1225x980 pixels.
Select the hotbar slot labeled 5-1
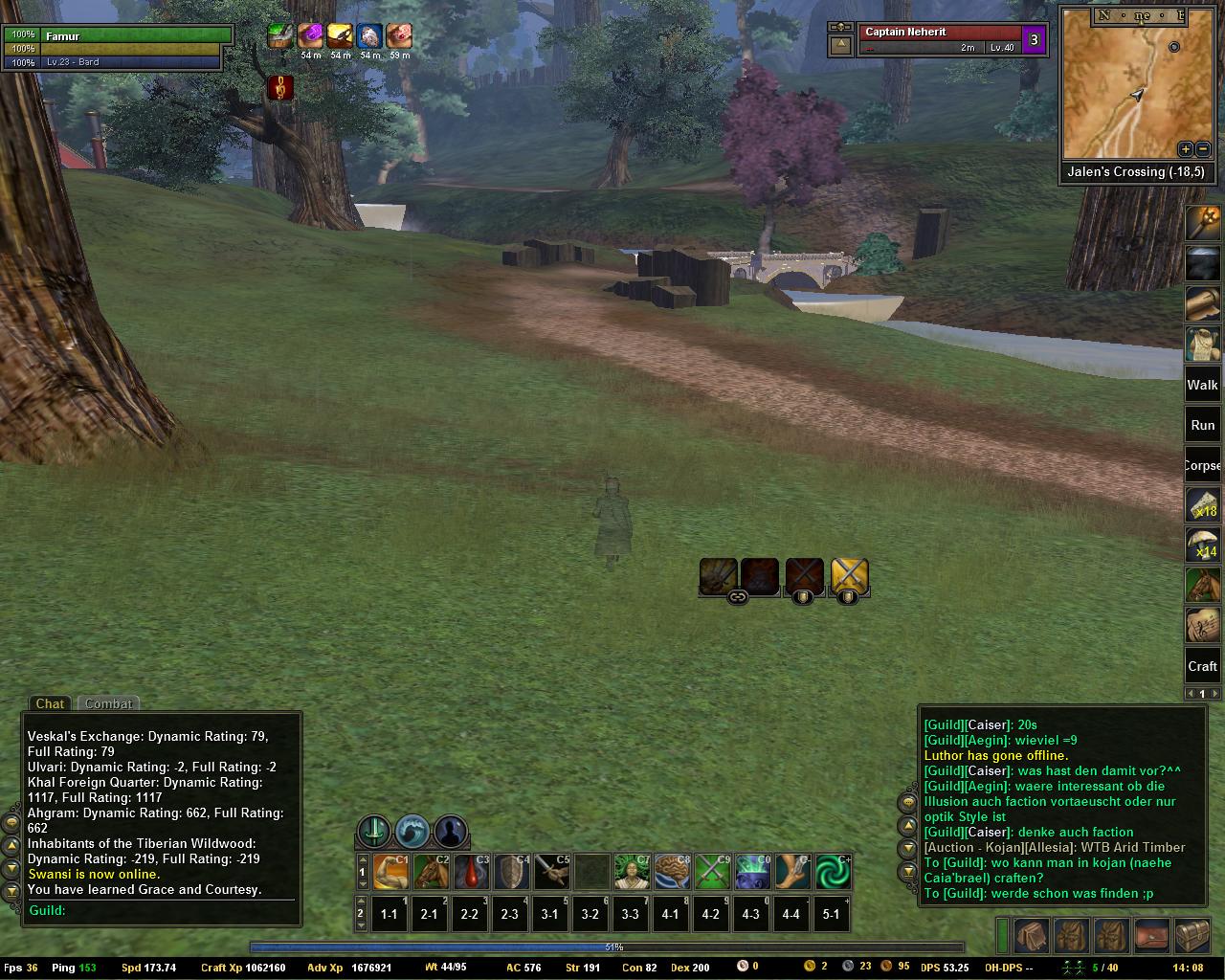tap(831, 914)
